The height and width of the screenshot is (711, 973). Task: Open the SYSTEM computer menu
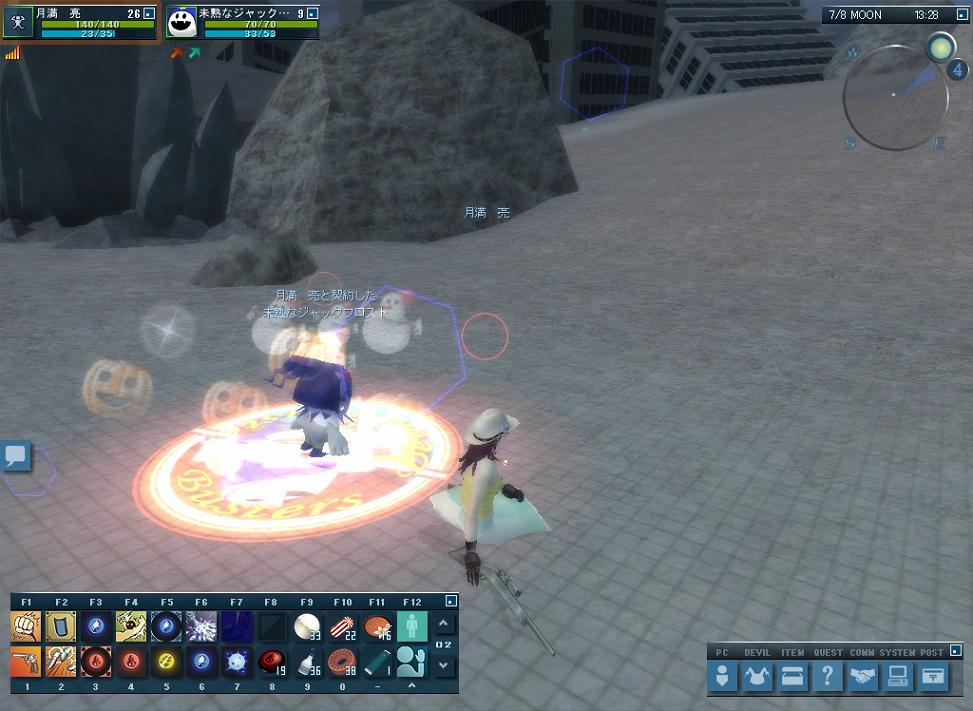point(897,677)
